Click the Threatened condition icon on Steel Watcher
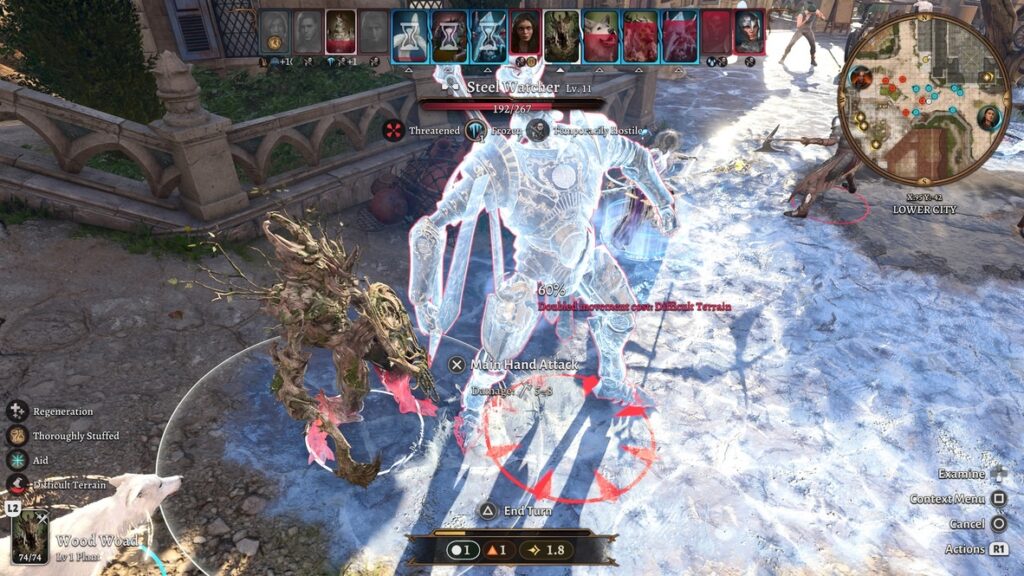The height and width of the screenshot is (576, 1024). [396, 130]
